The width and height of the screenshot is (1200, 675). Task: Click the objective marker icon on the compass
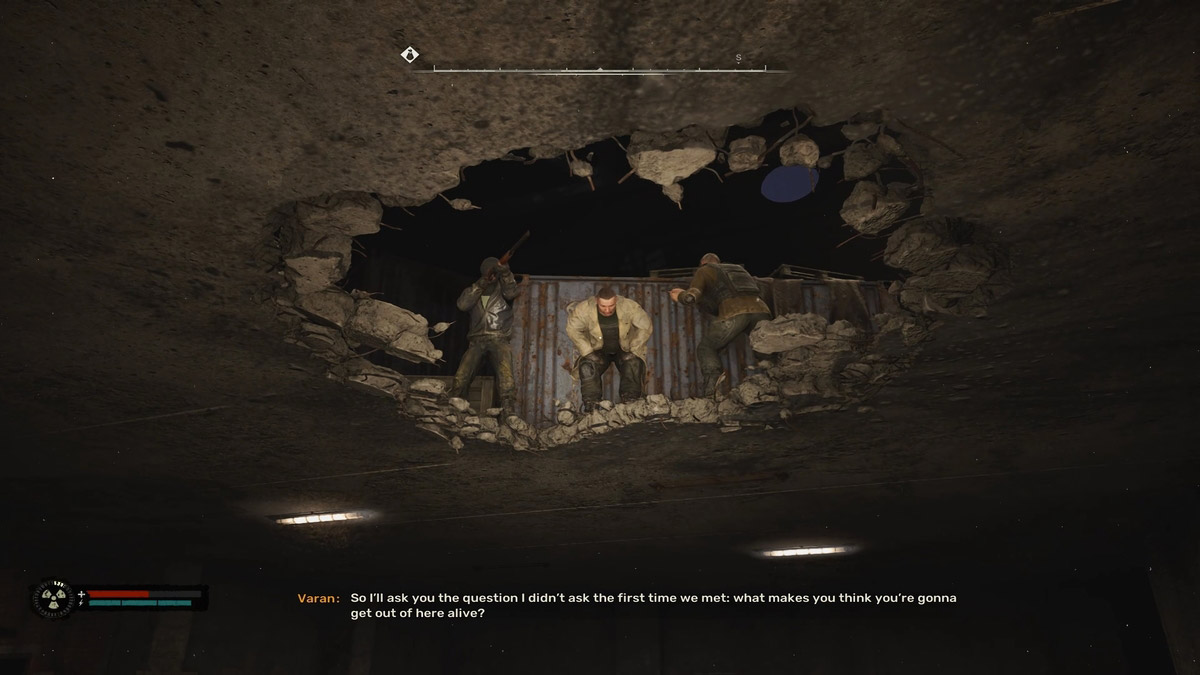410,55
